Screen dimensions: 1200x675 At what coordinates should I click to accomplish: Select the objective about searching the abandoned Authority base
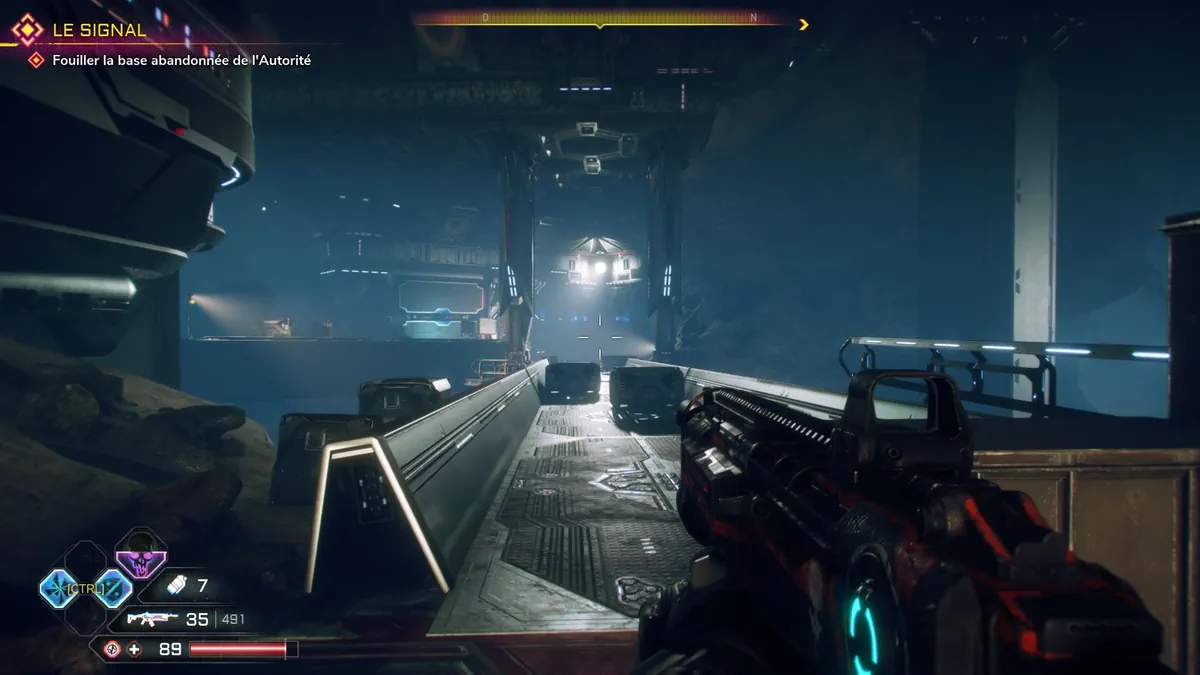tap(181, 60)
